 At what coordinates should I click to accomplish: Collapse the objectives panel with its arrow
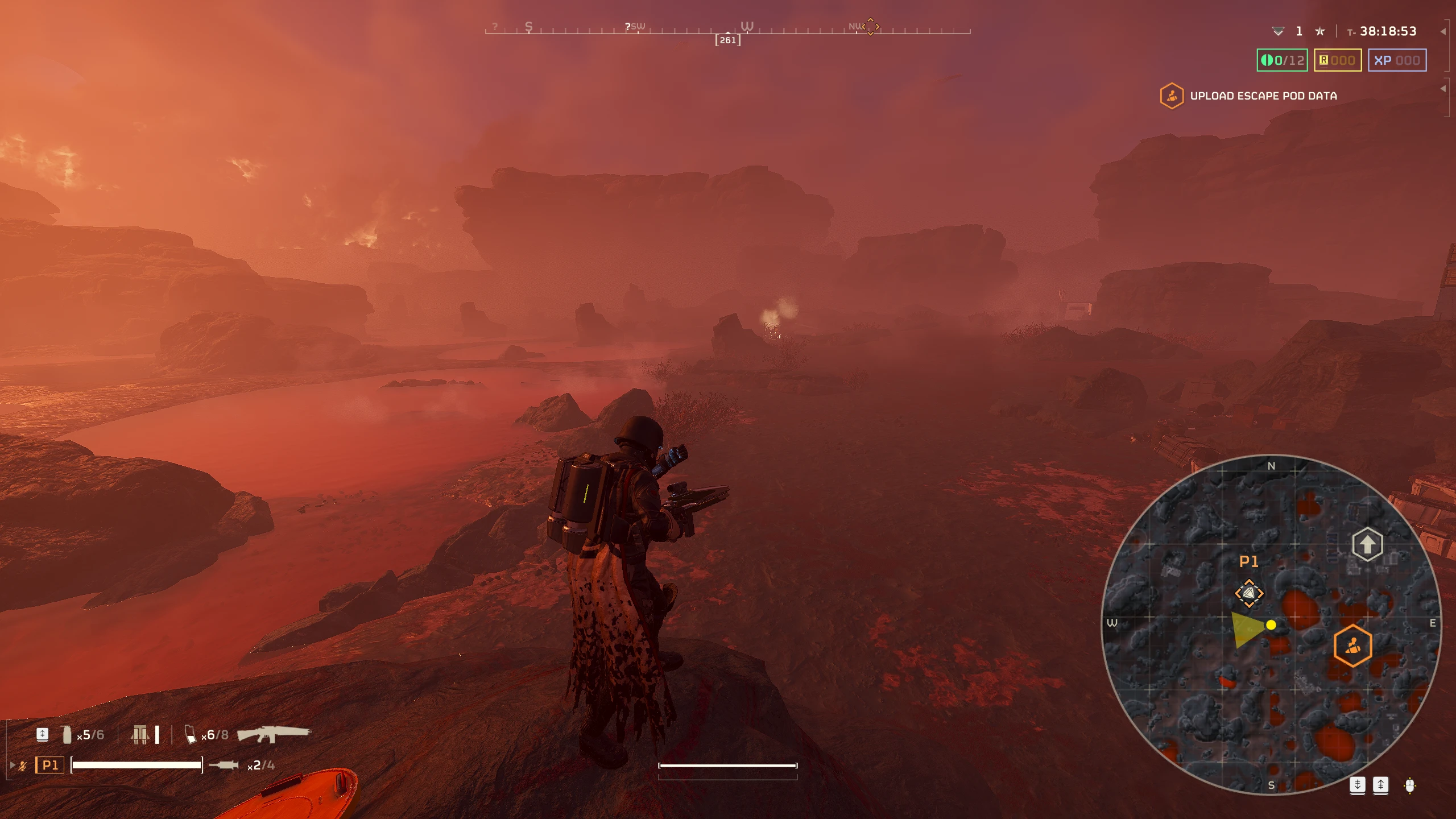1443,89
